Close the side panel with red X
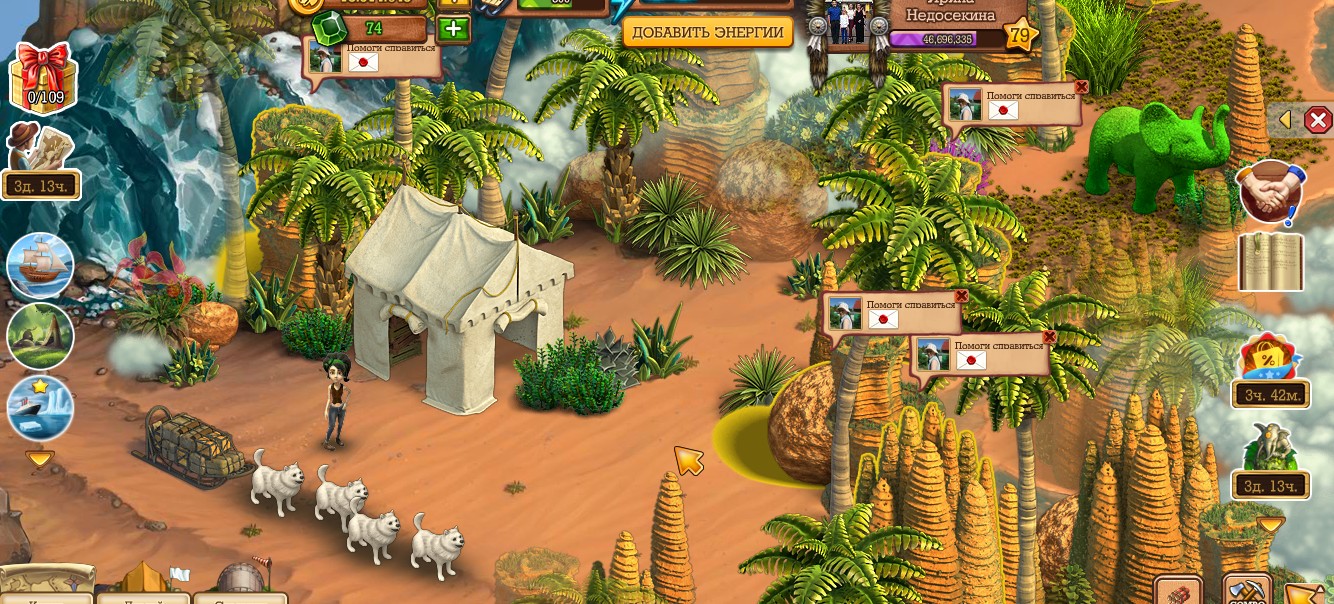 [x=1318, y=120]
